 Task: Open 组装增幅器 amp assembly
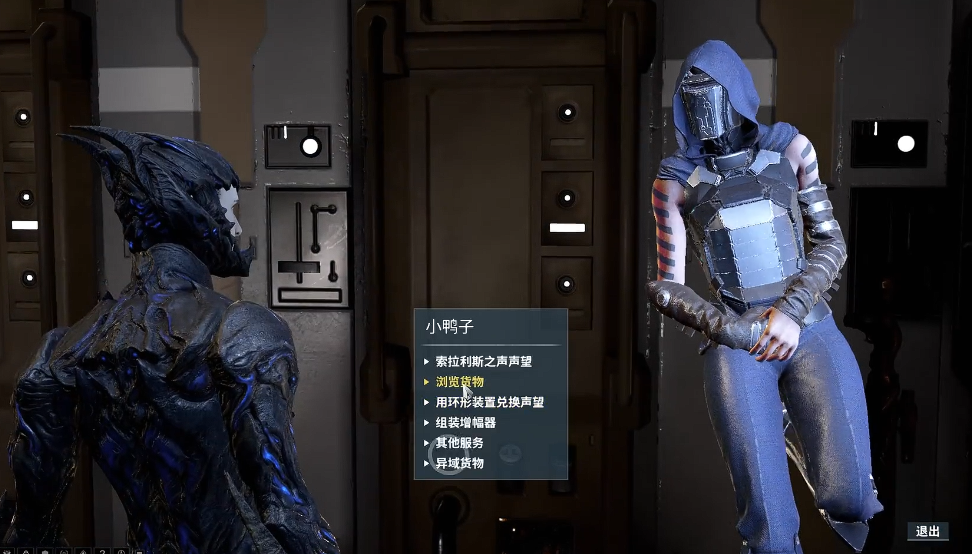[x=466, y=423]
